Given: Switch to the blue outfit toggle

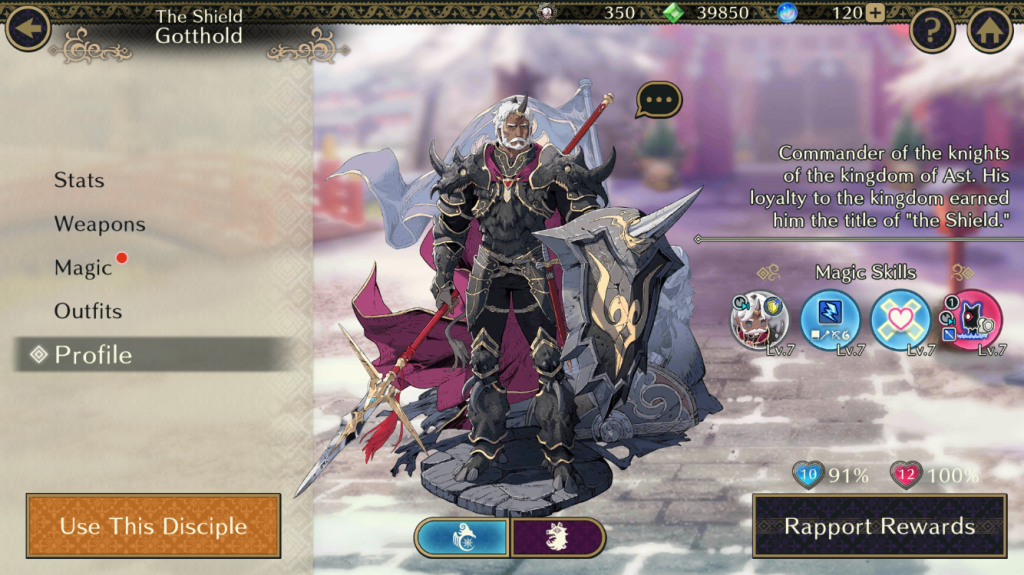Looking at the screenshot, I should point(462,537).
